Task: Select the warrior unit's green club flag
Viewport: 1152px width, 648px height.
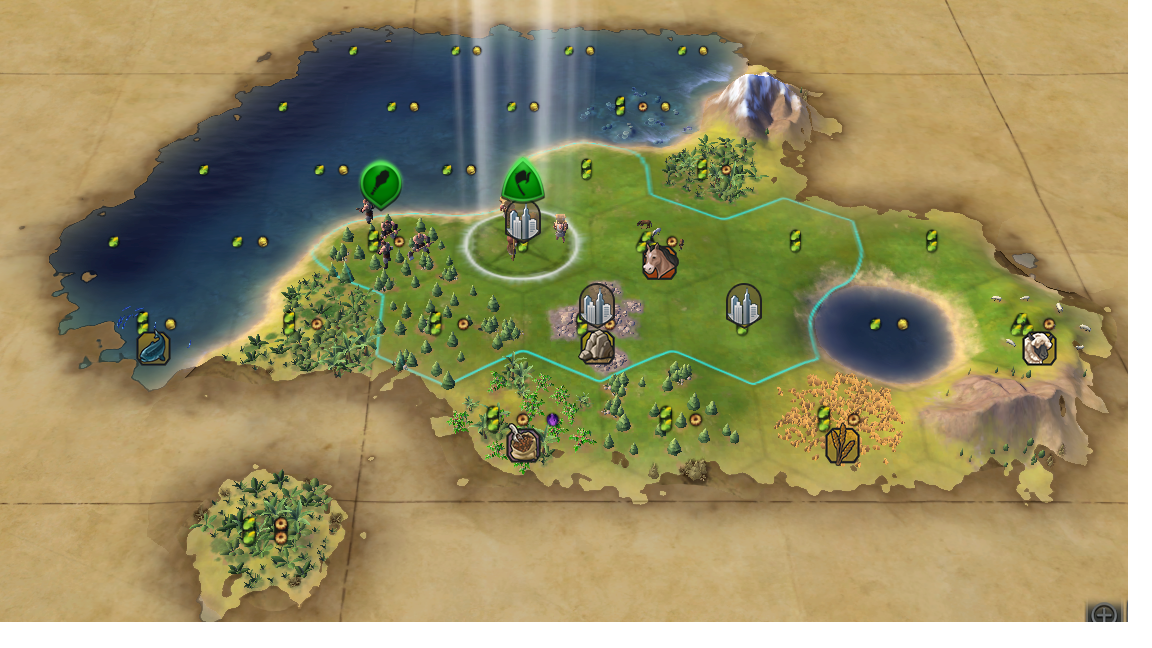Action: (x=381, y=183)
